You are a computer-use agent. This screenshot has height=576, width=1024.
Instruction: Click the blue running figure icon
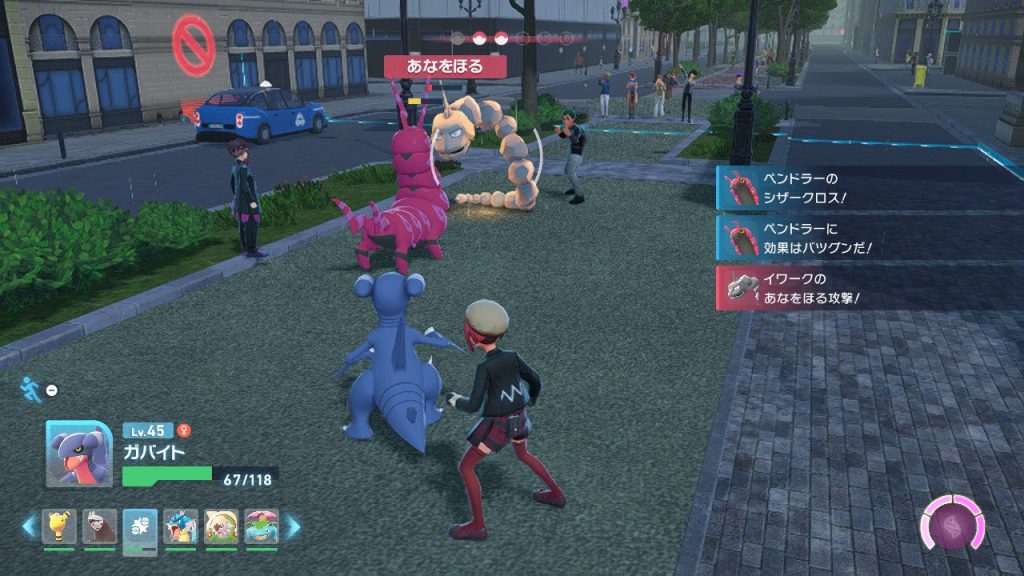point(32,389)
